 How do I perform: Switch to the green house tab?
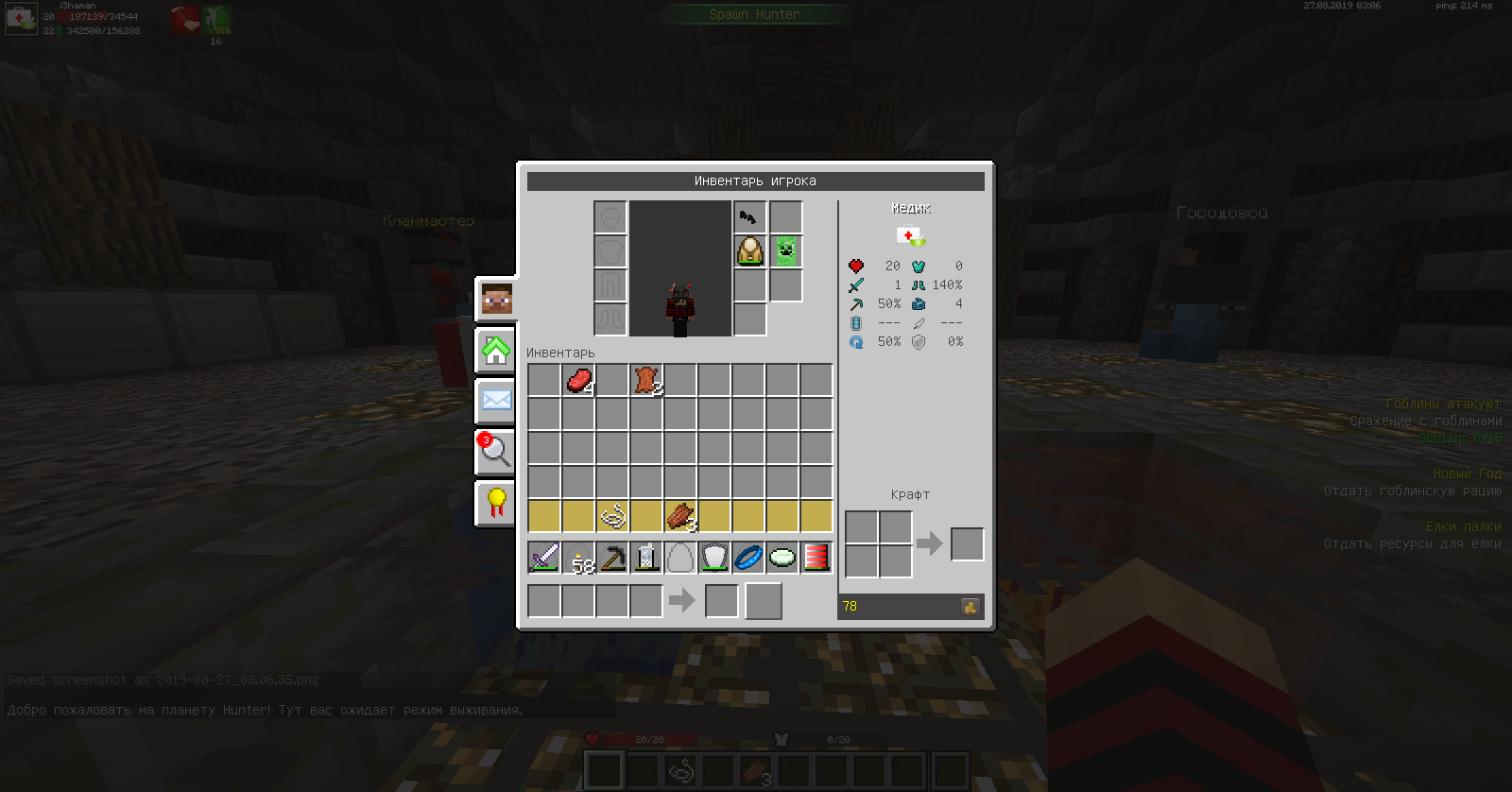pyautogui.click(x=496, y=351)
